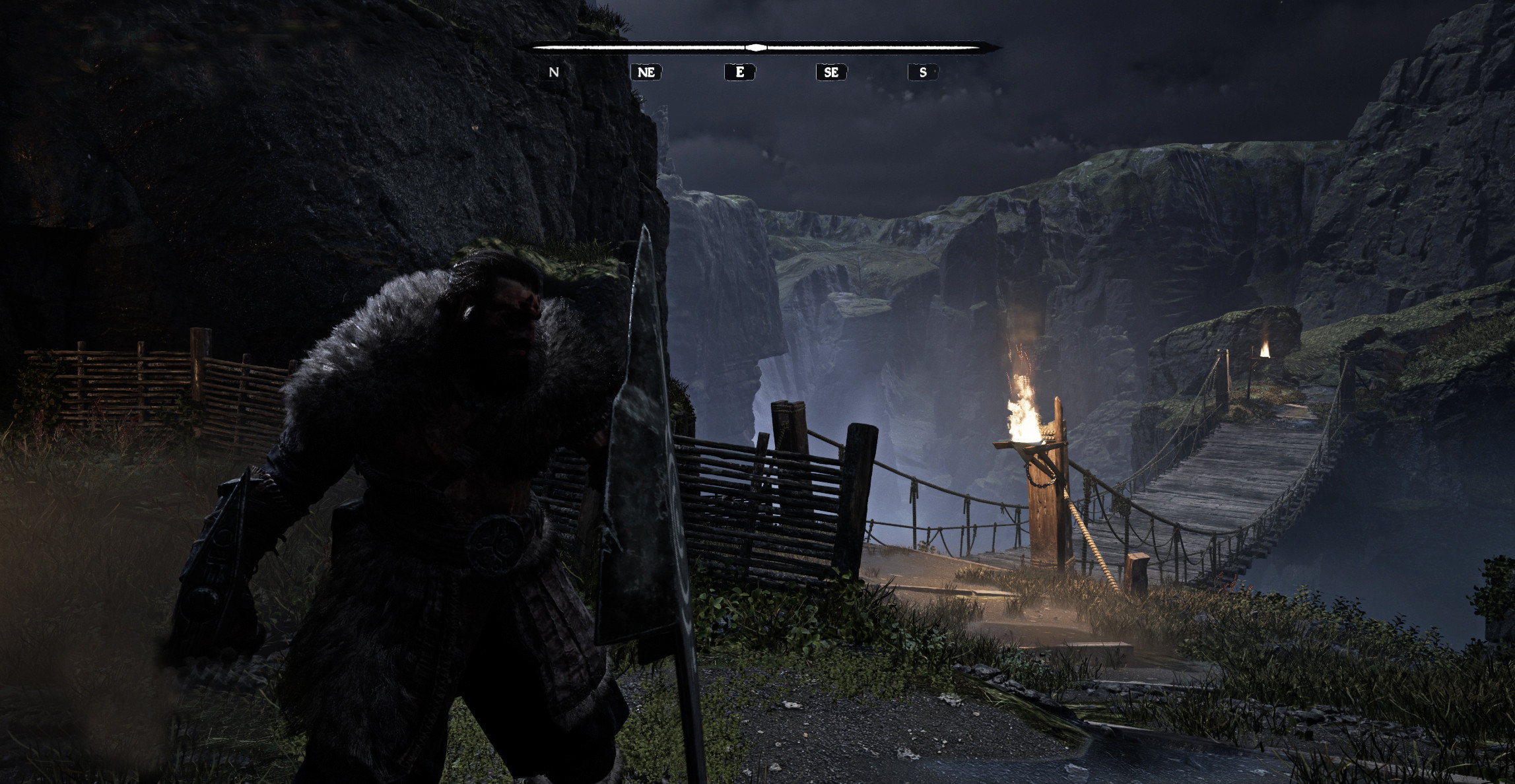Click the compass bar's center indicator
Image resolution: width=1515 pixels, height=784 pixels.
click(757, 48)
